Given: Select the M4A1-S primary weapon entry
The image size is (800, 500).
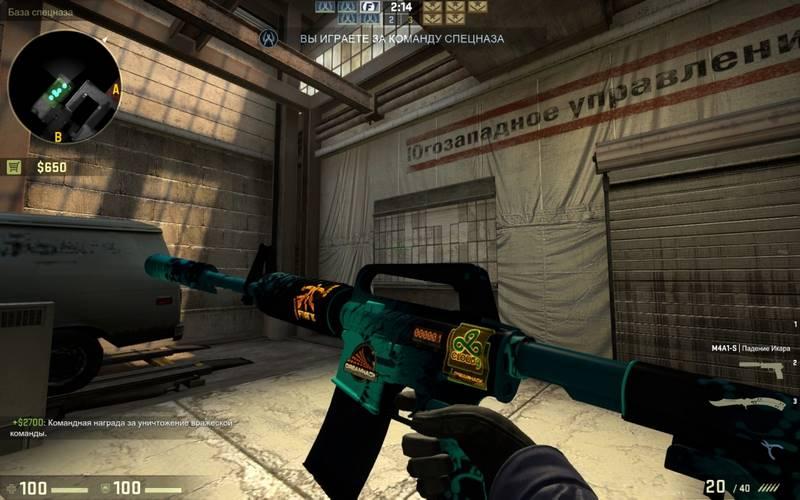Looking at the screenshot, I should click(x=745, y=345).
